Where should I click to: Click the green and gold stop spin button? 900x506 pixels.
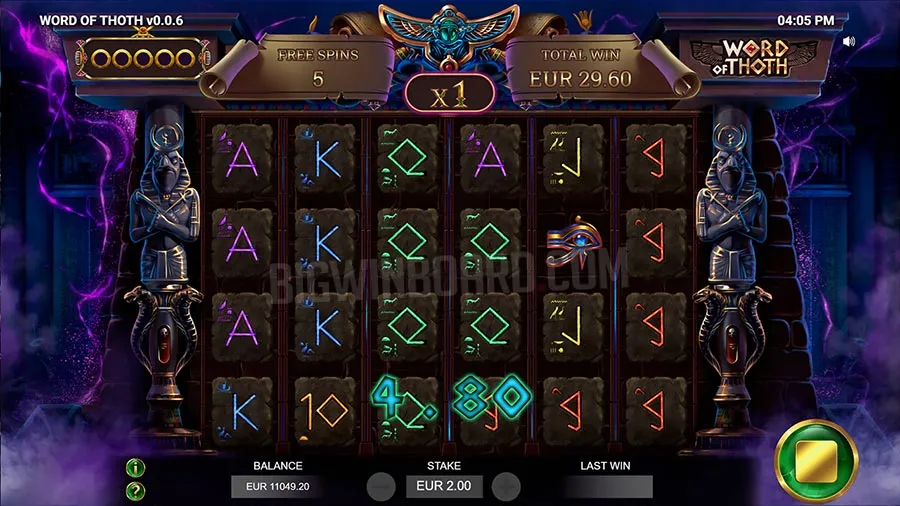pyautogui.click(x=816, y=461)
